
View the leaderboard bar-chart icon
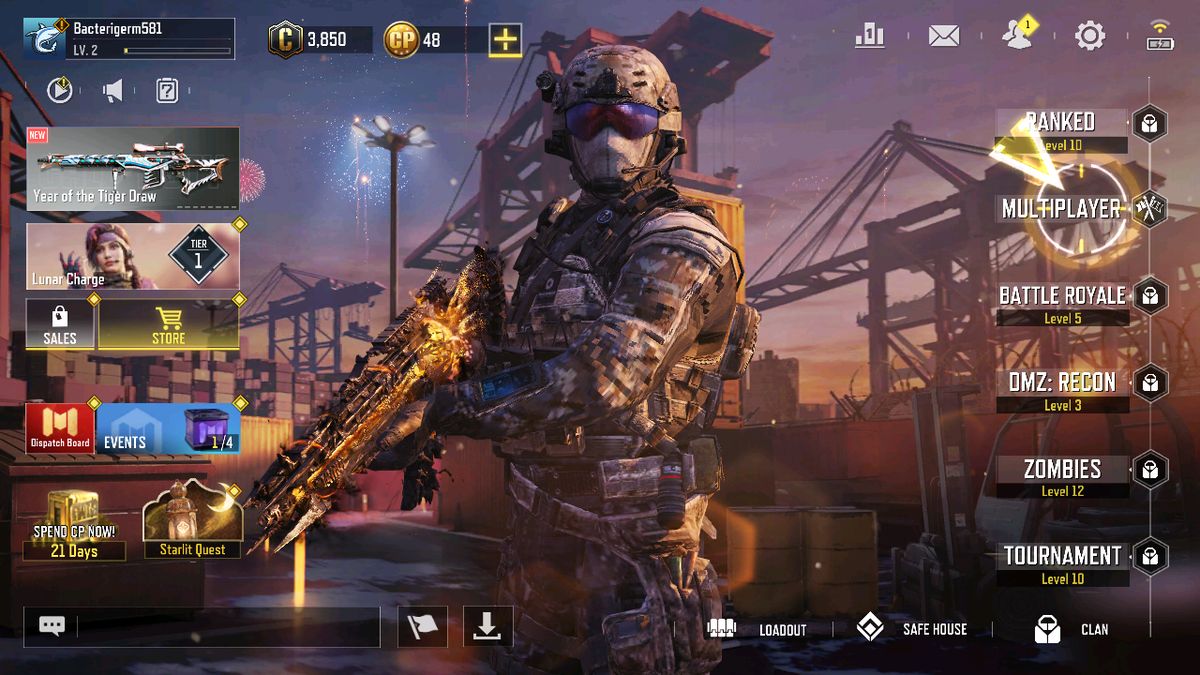(869, 37)
